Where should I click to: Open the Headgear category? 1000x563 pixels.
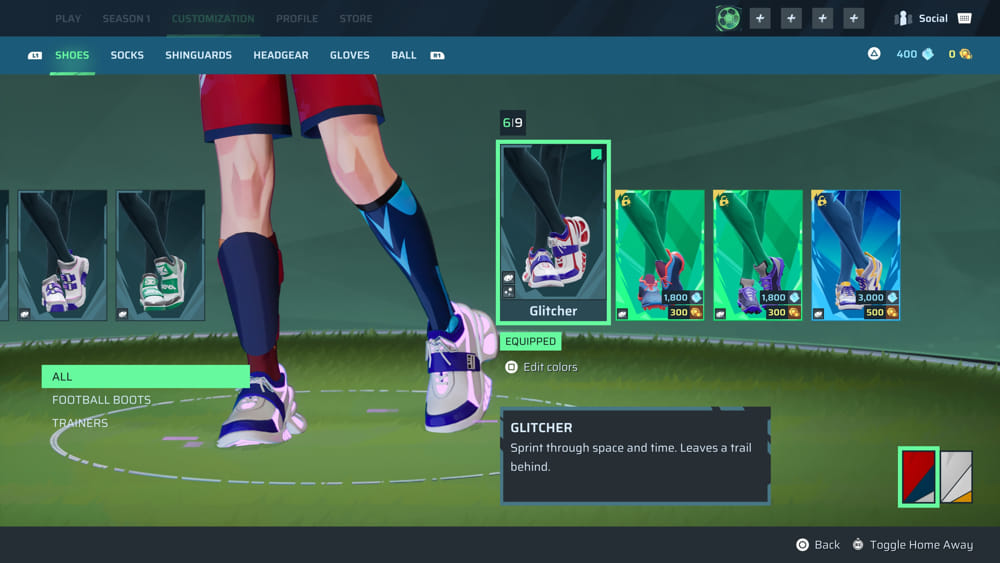(281, 55)
